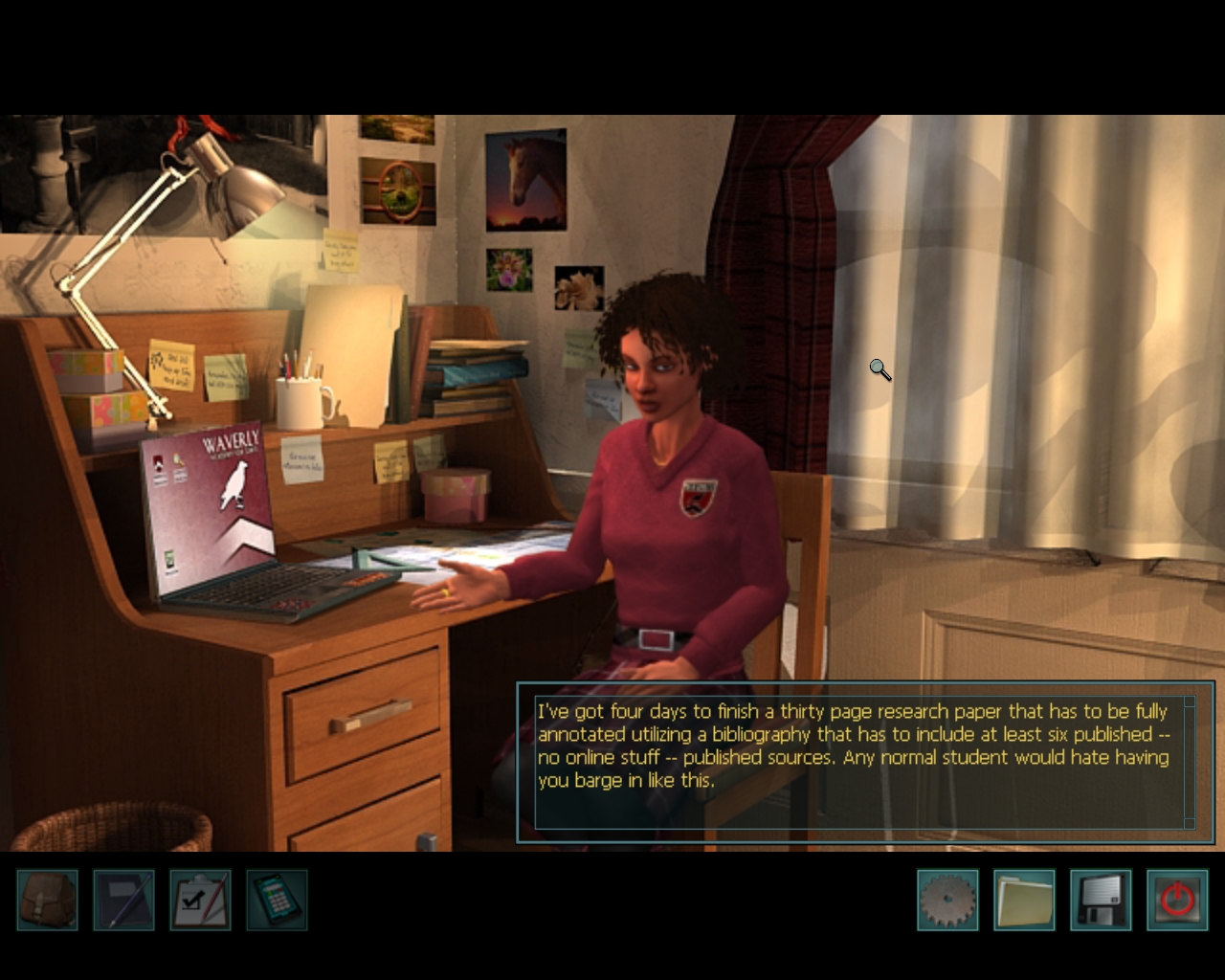Open the folder to load a game
Screen dimensions: 1225x980
[x=1024, y=900]
